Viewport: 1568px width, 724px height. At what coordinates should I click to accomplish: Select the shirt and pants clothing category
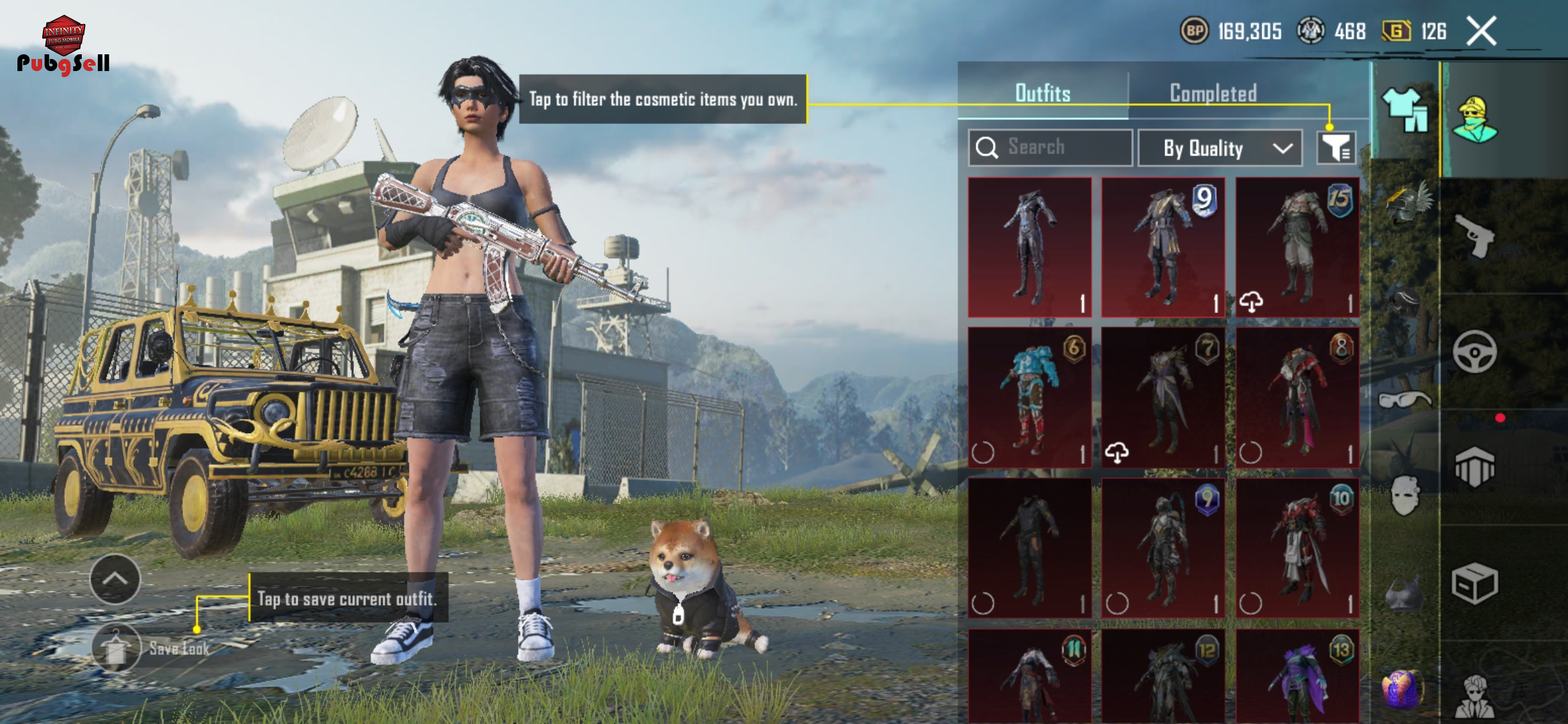pyautogui.click(x=1405, y=109)
